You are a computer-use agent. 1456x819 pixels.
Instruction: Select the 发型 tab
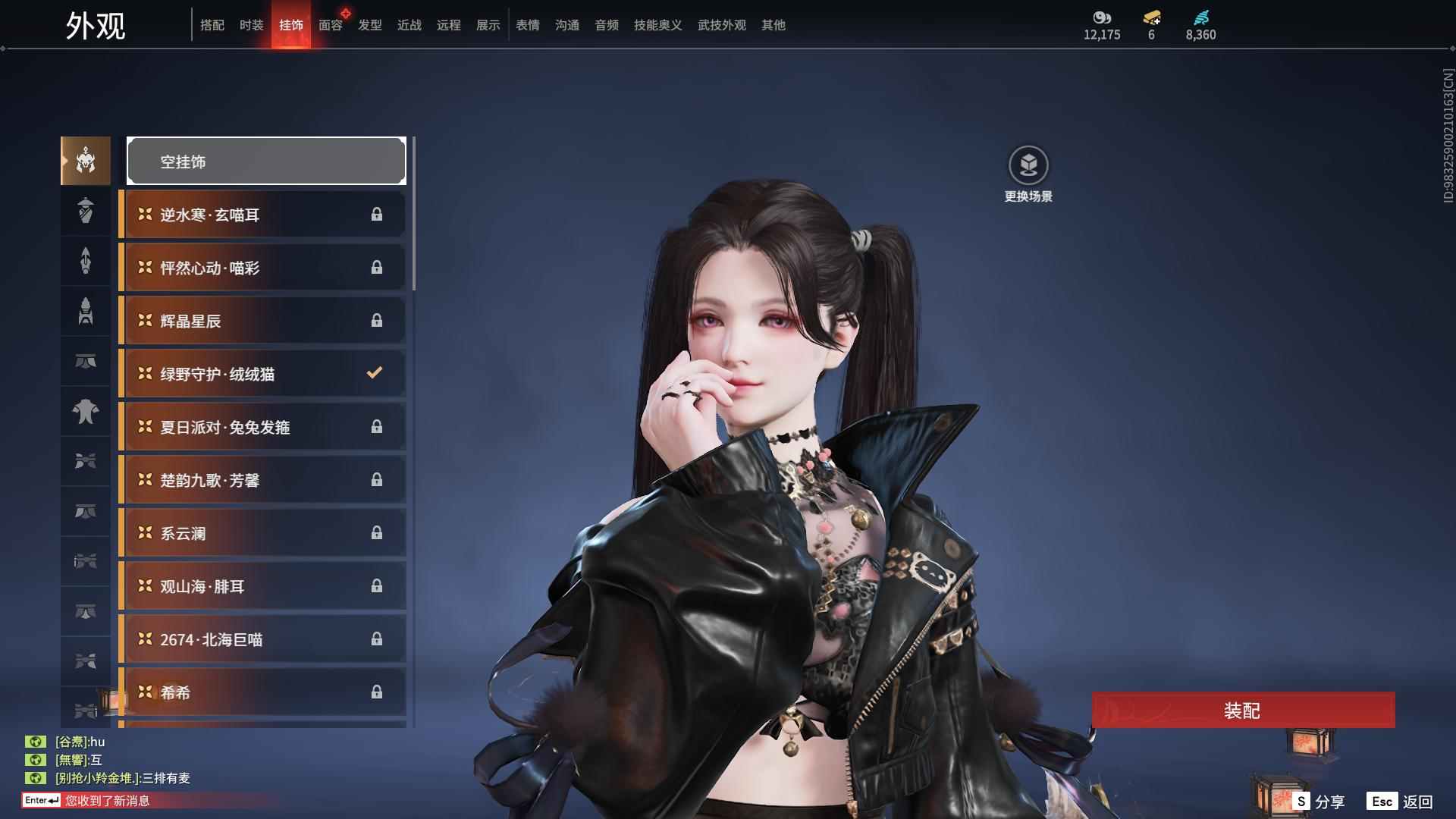point(370,25)
